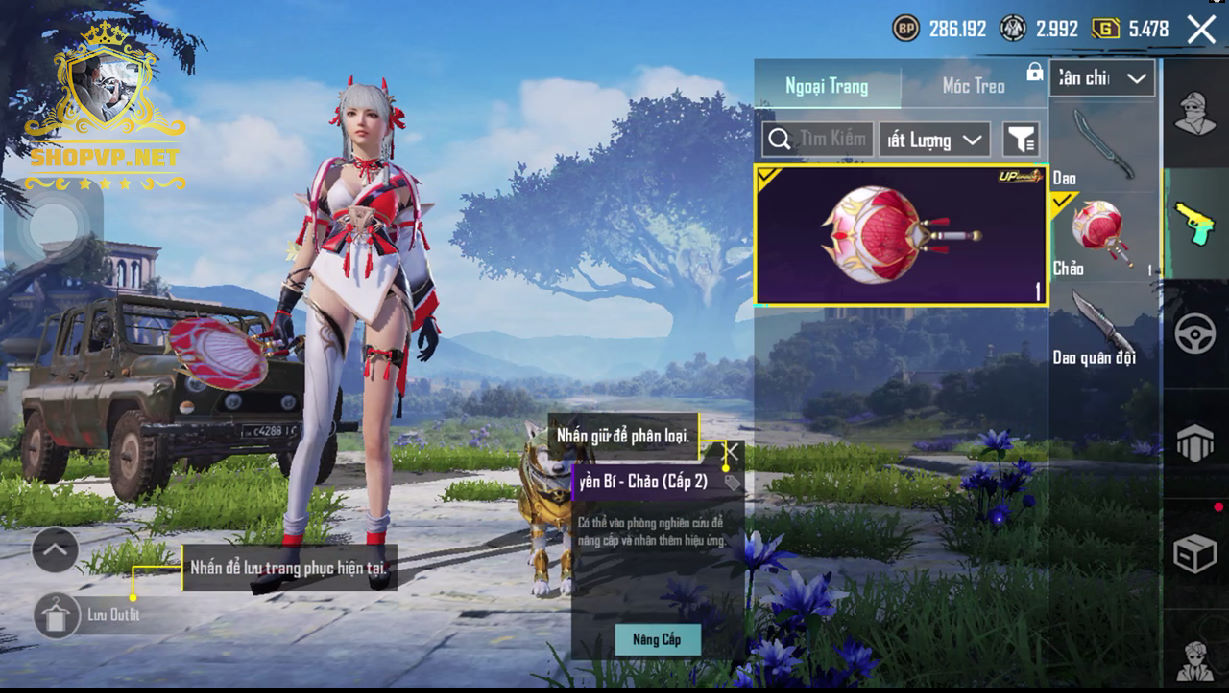Open the filter funnel button
This screenshot has width=1229, height=693.
[x=1021, y=140]
